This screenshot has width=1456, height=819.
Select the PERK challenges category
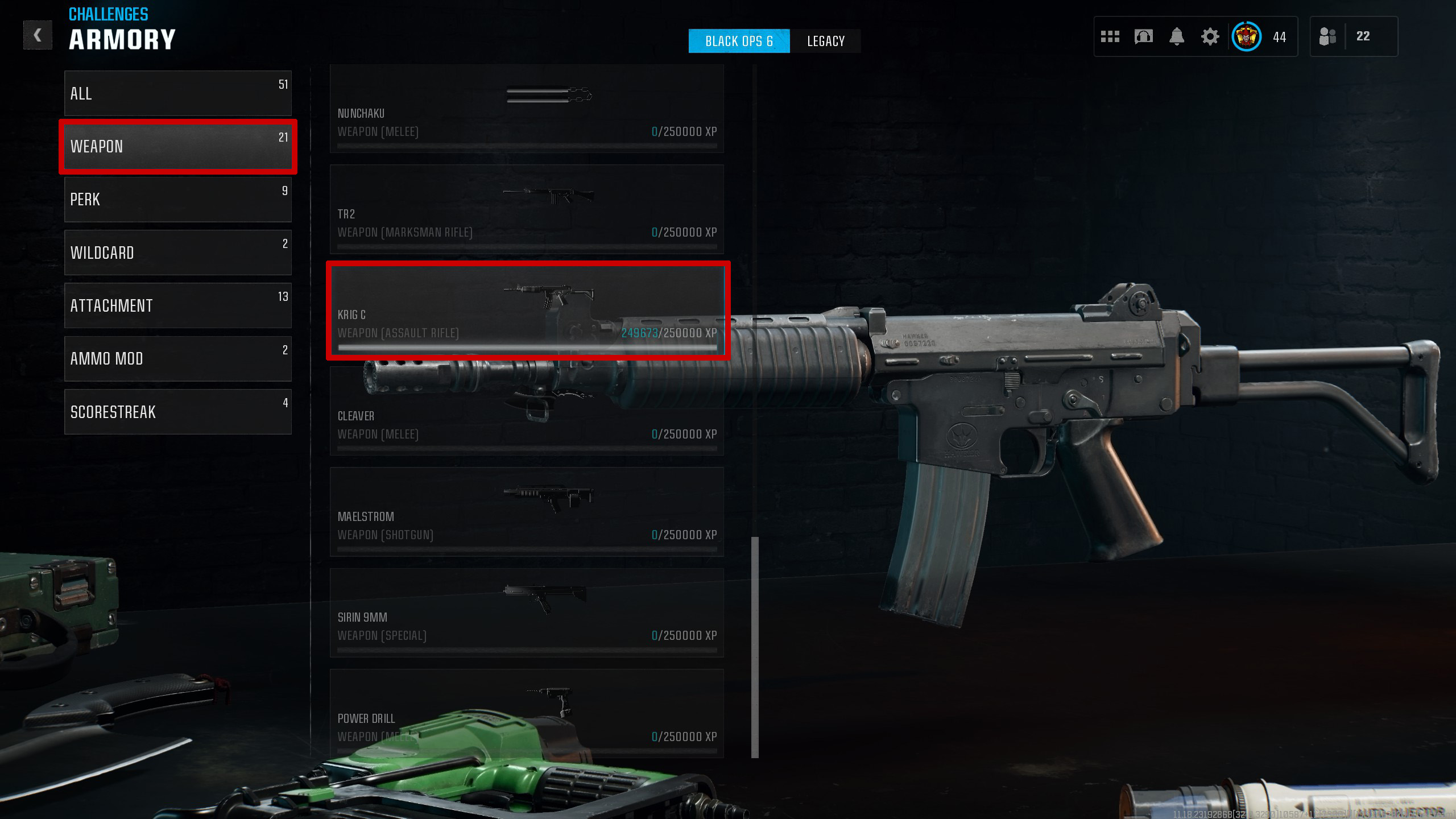177,199
